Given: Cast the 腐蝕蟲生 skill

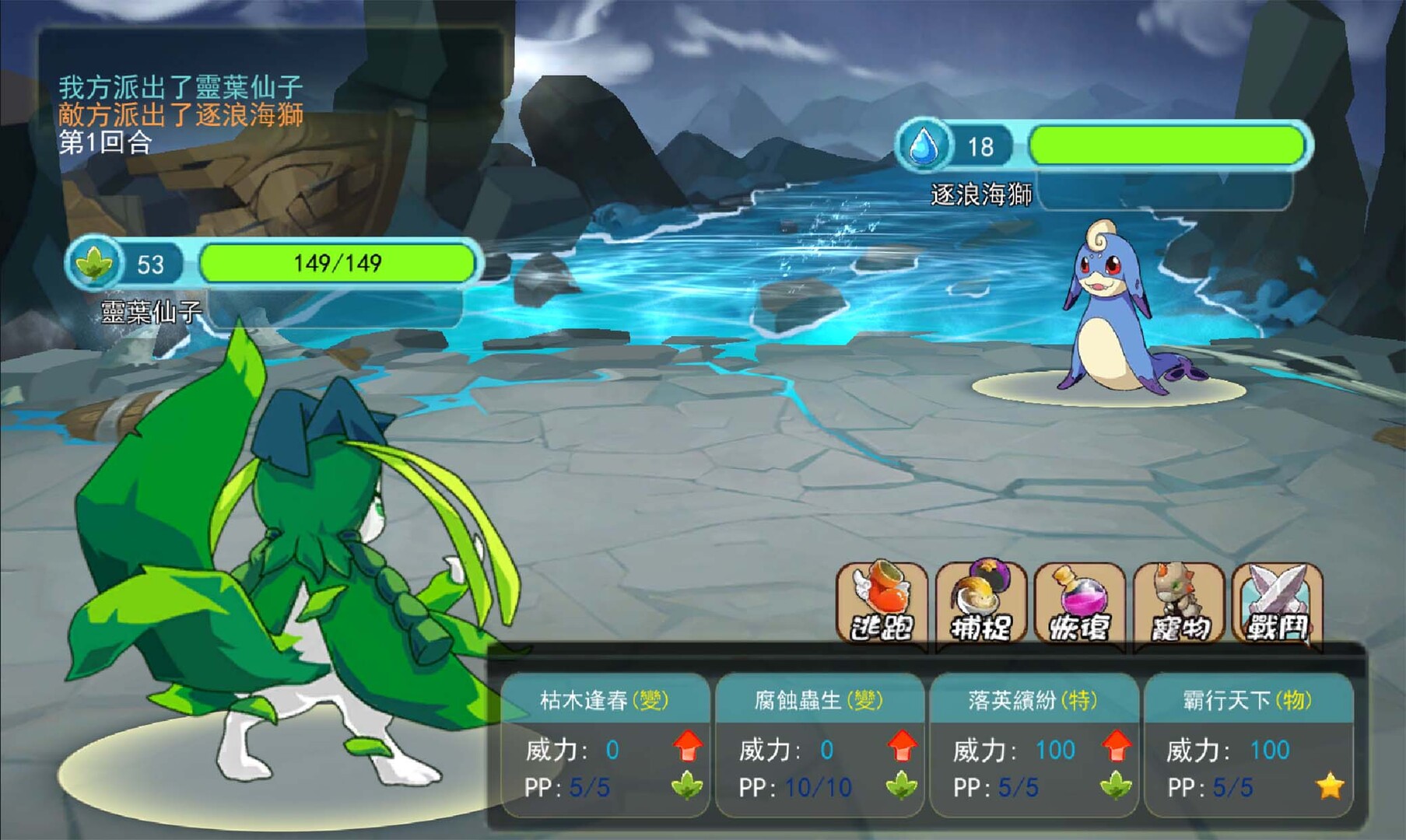Looking at the screenshot, I should [x=819, y=745].
